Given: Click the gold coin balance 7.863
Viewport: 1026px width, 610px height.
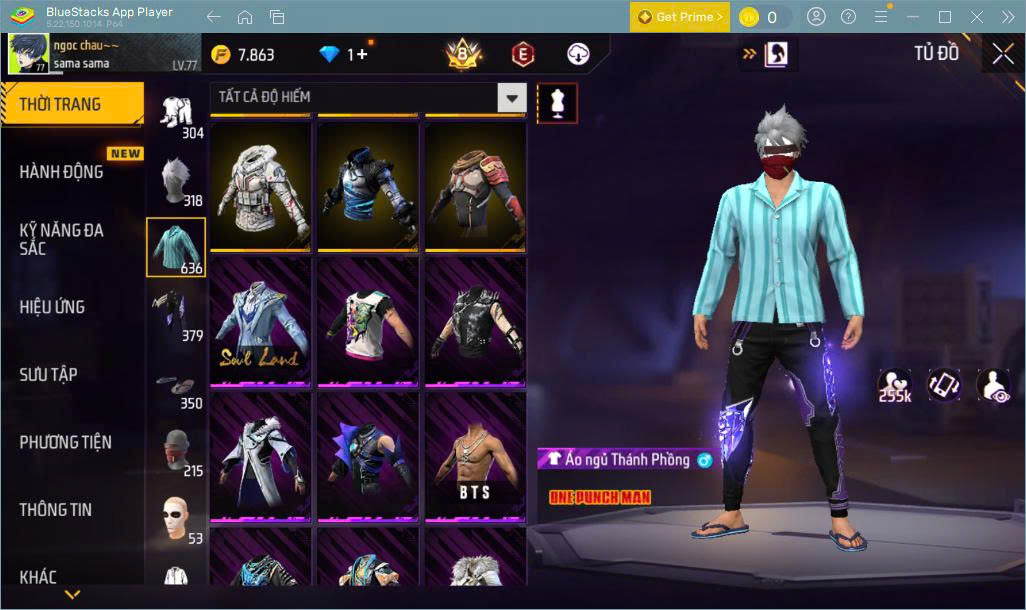Looking at the screenshot, I should tap(244, 55).
